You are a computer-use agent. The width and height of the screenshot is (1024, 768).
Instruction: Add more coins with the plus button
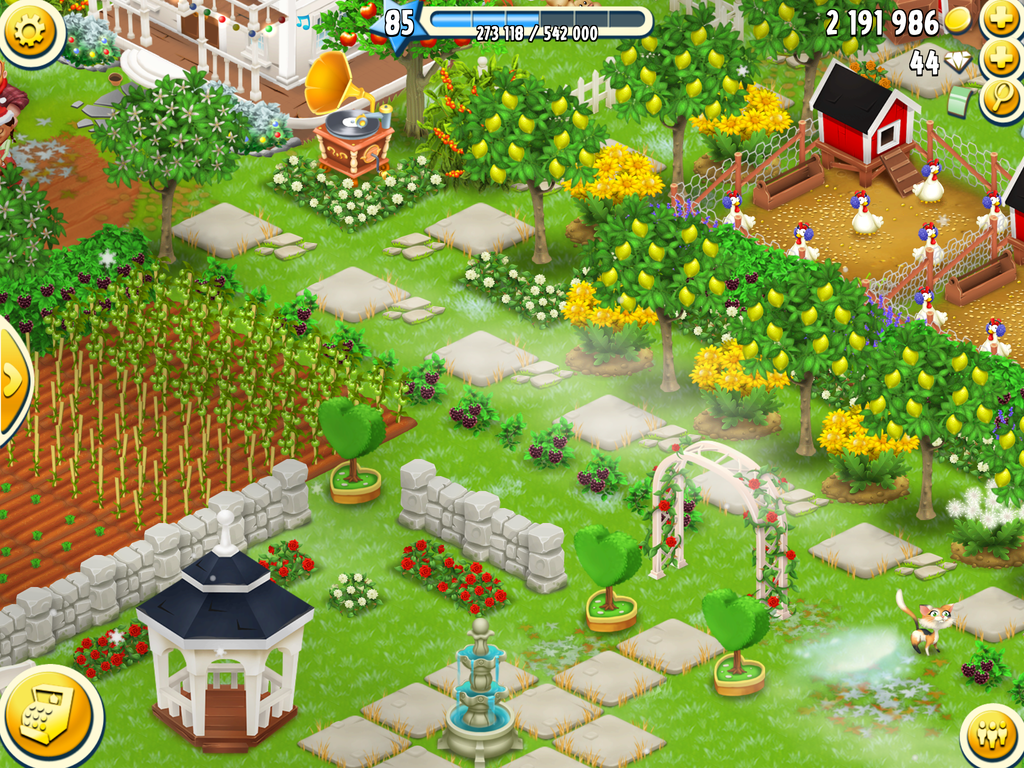[x=1000, y=20]
